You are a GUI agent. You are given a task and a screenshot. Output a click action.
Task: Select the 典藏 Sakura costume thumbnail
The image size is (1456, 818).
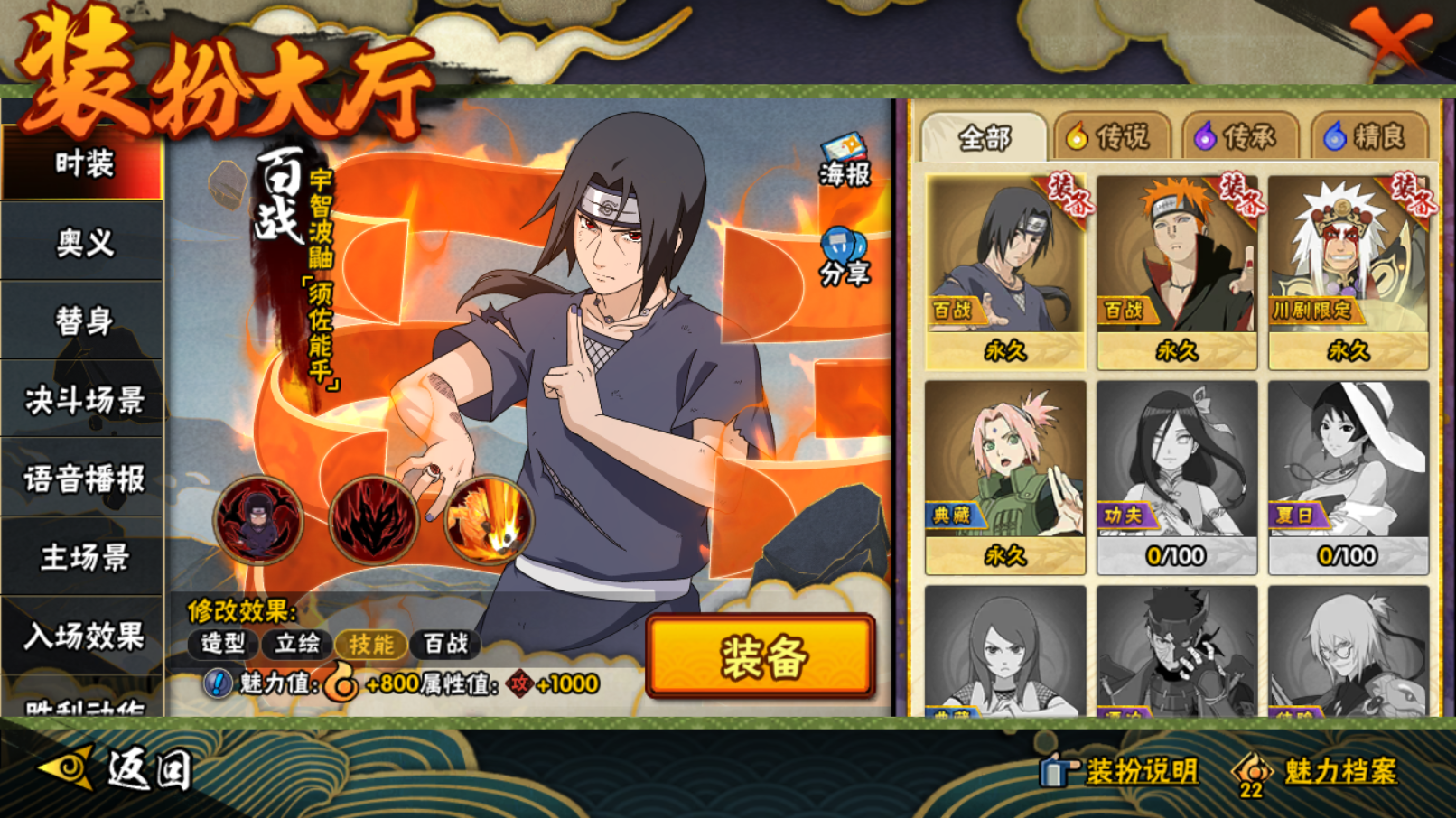[1005, 477]
